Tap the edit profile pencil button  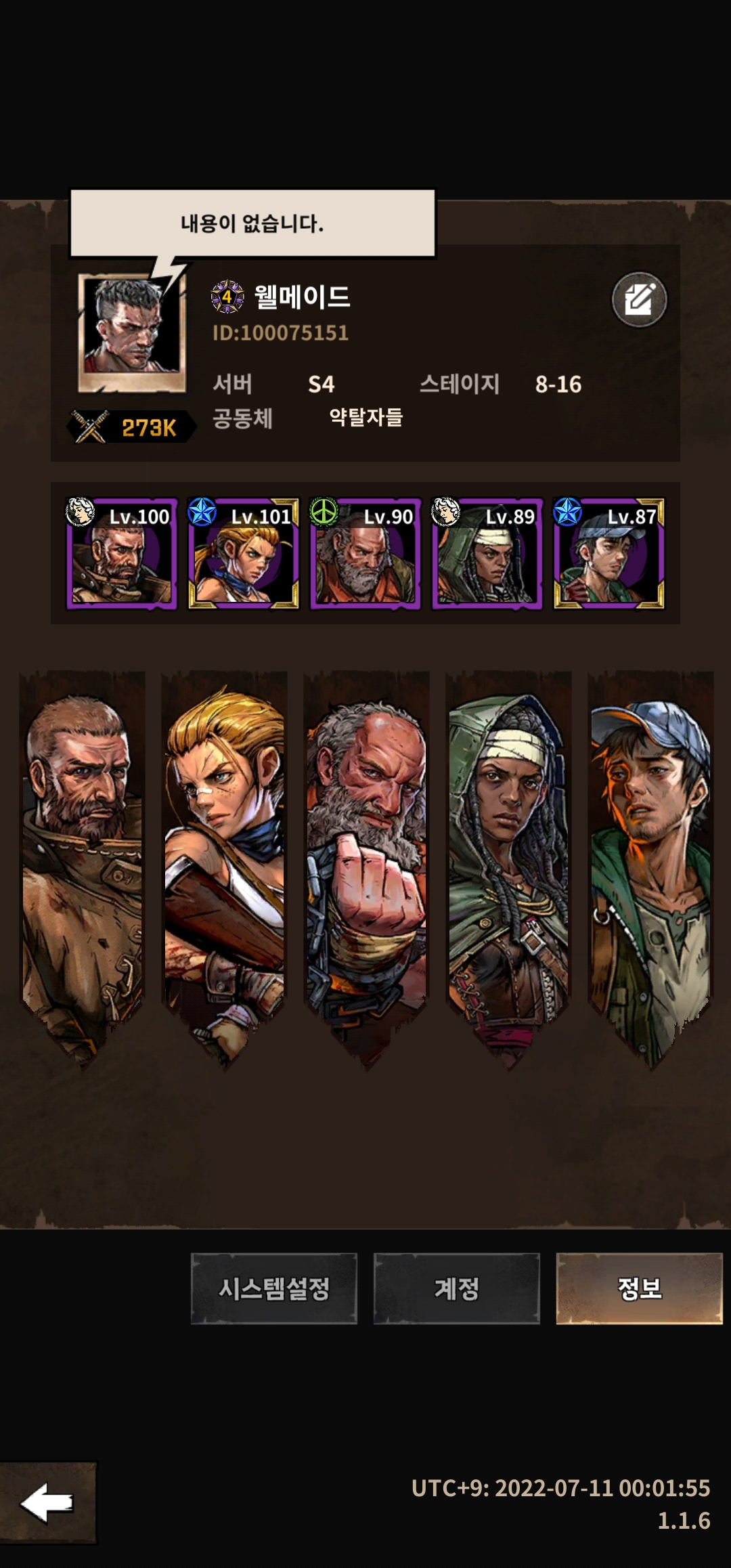point(639,299)
